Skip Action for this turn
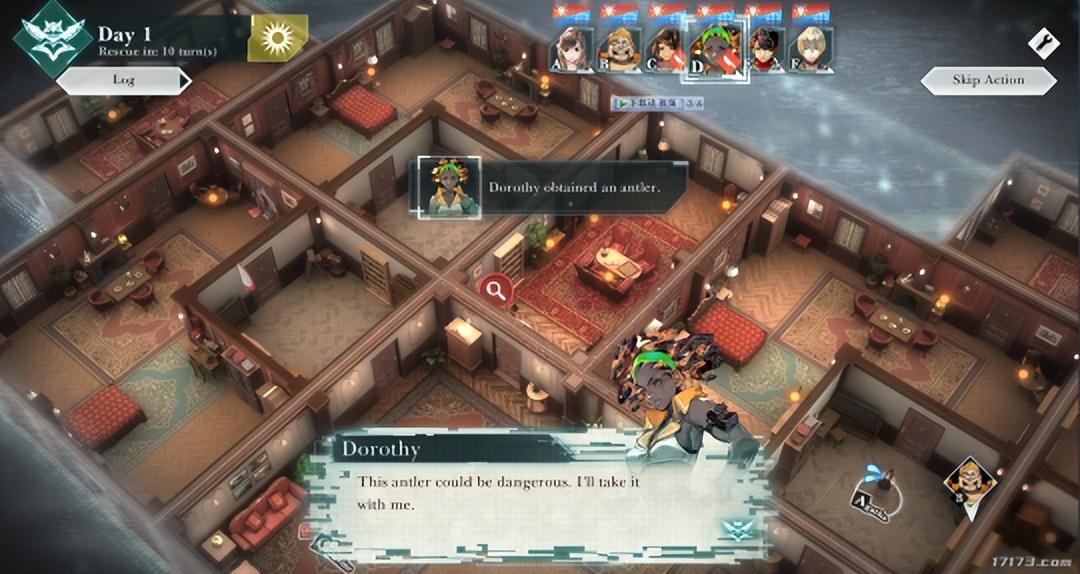 (x=988, y=80)
